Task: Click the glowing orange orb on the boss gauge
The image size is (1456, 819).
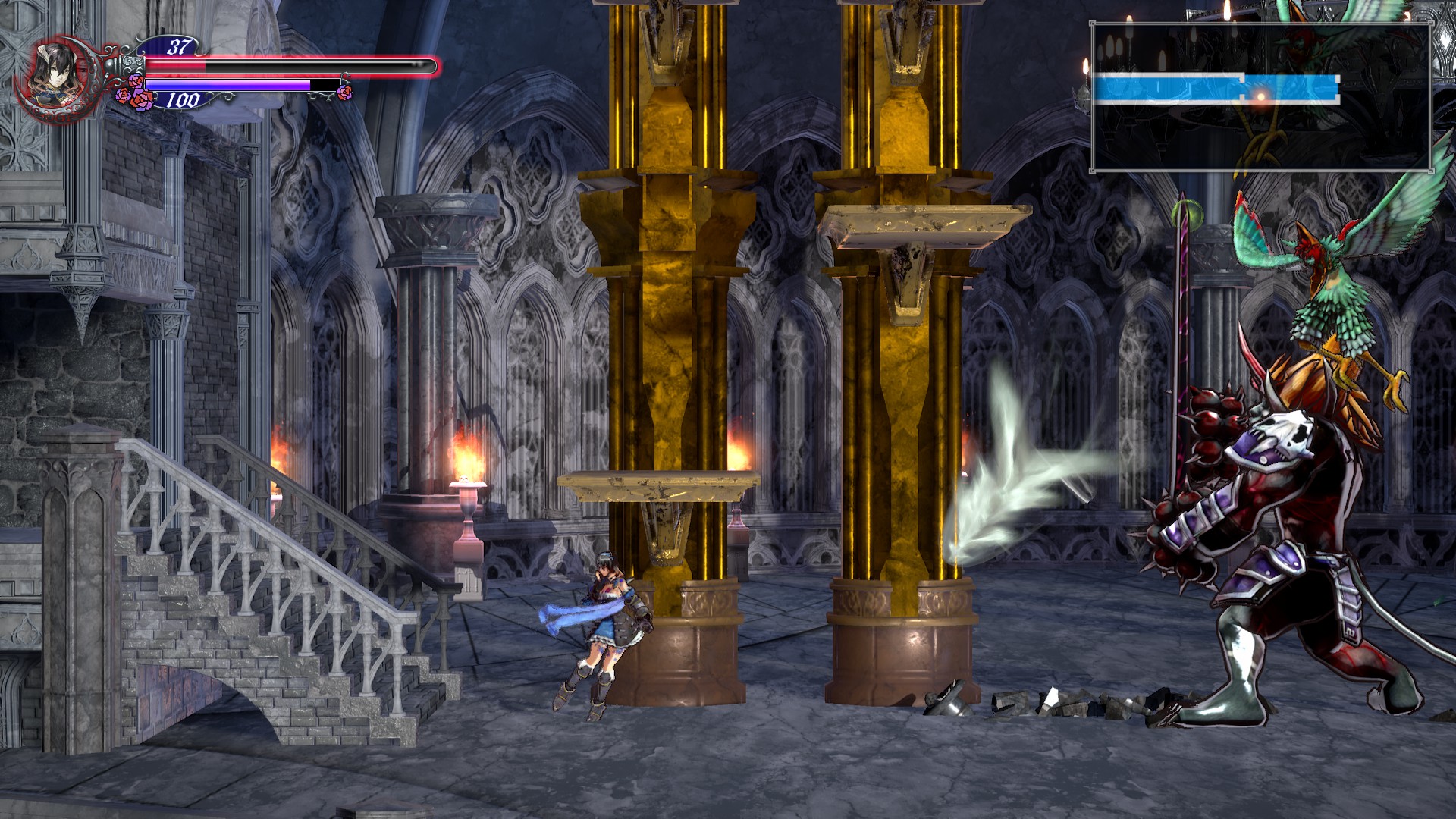Action: 1259,95
